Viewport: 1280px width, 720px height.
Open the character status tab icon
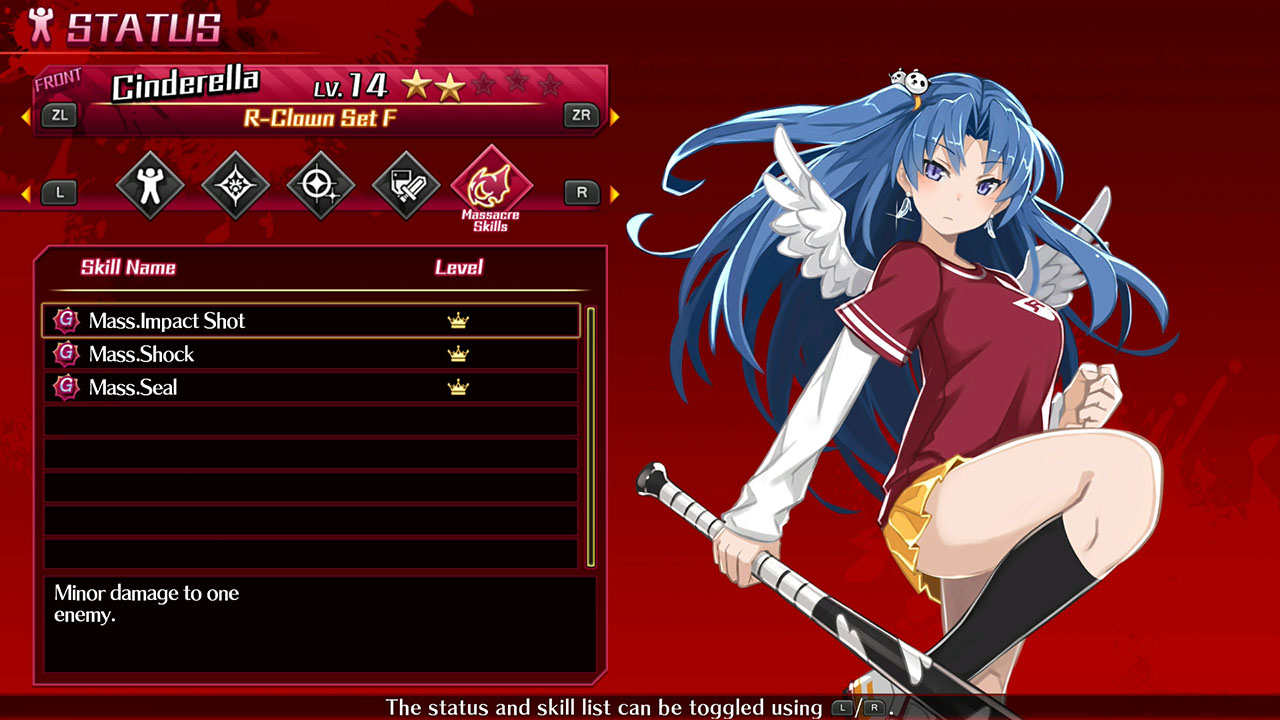coord(148,183)
